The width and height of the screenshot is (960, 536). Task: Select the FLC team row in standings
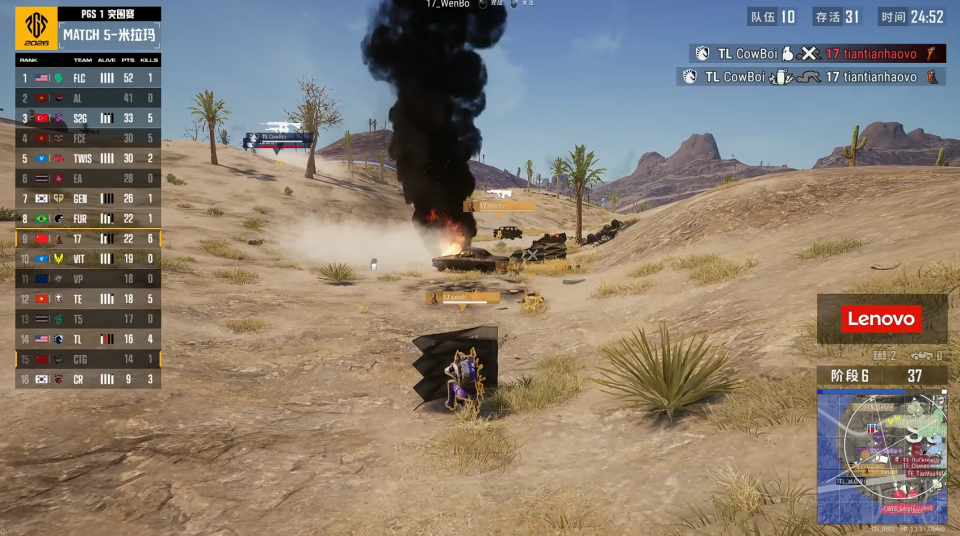(x=88, y=77)
